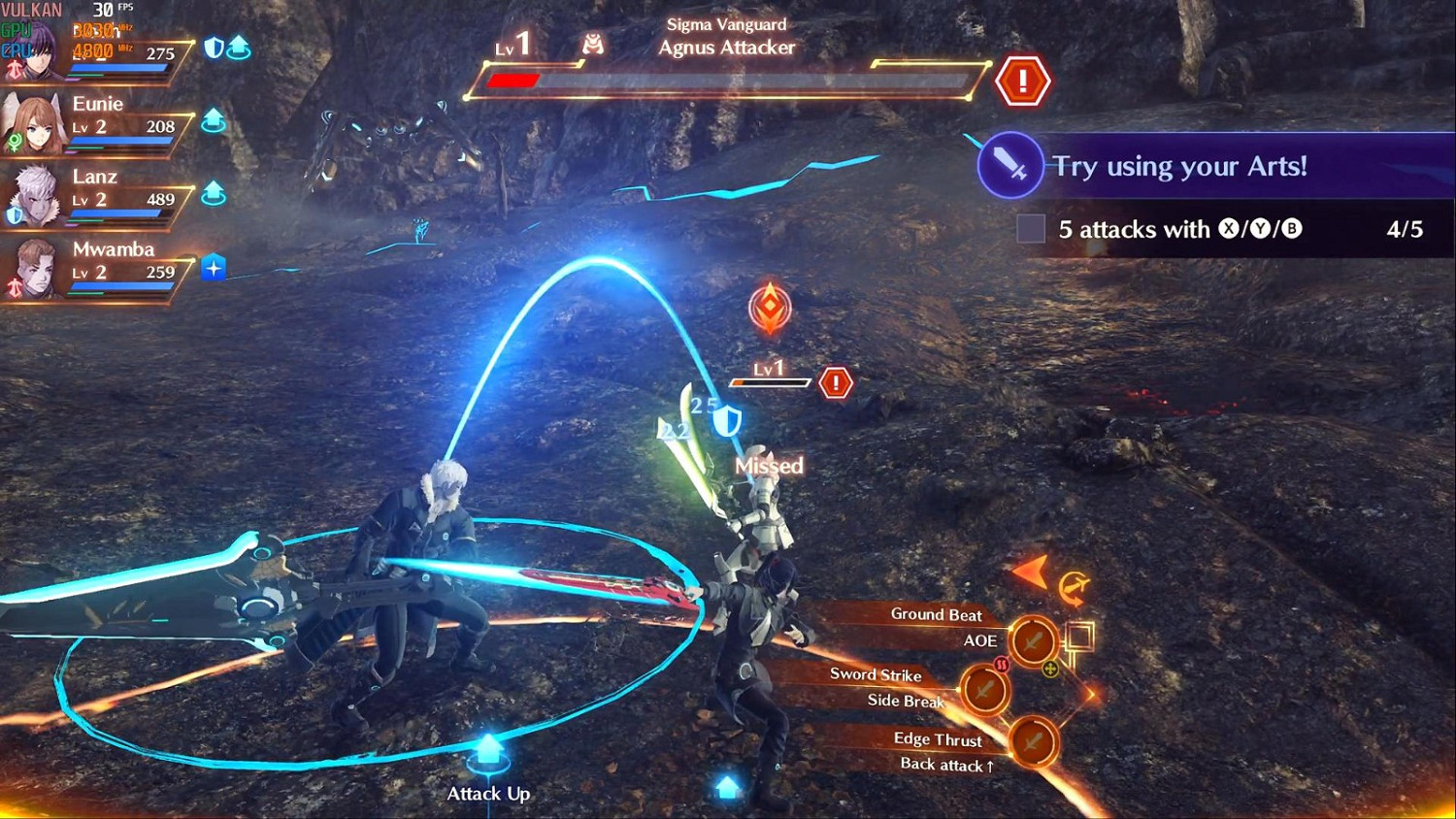Click the red warning hexagon beside the boss bar

pos(1022,81)
